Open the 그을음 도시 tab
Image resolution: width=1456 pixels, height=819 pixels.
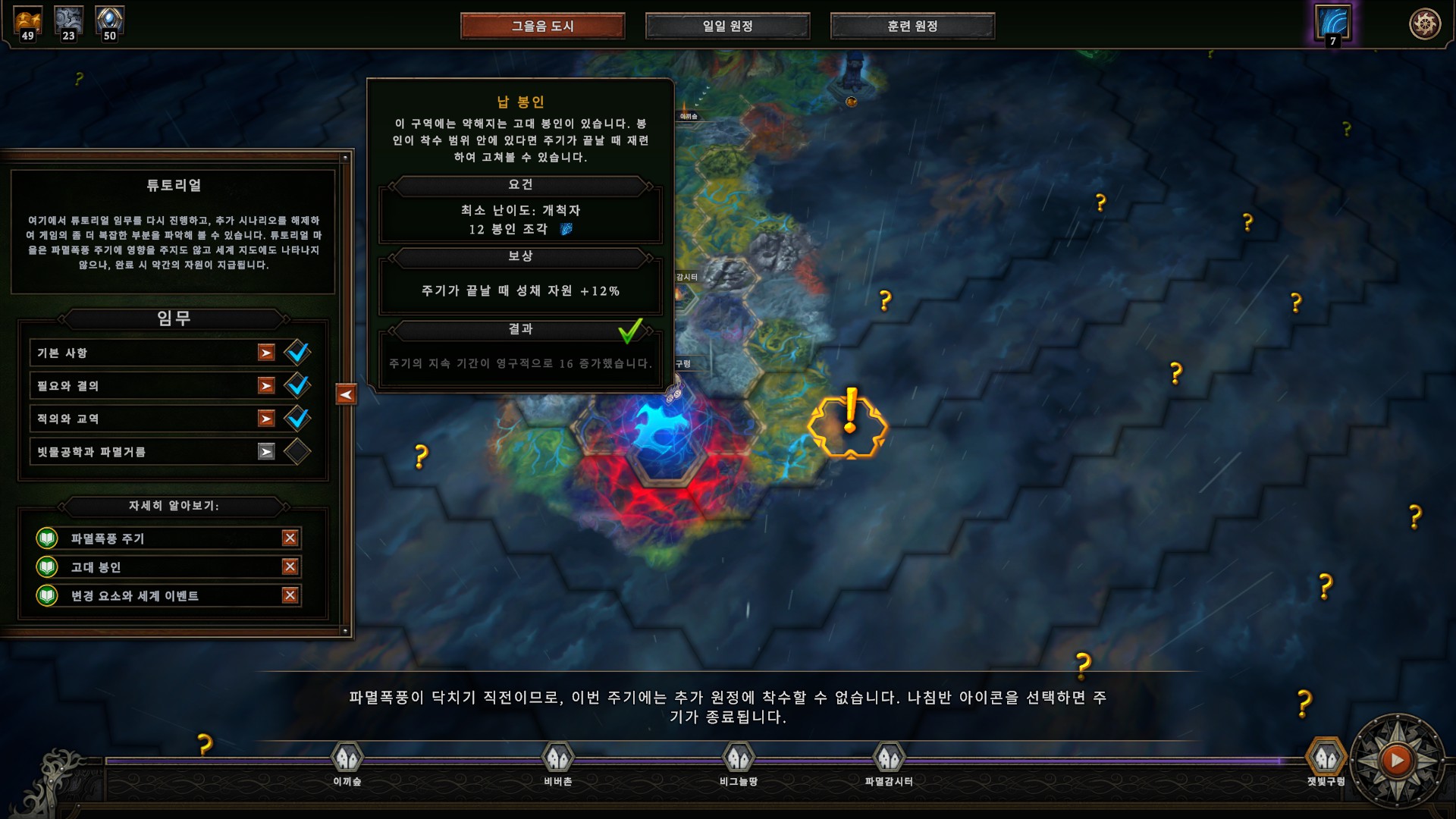coord(542,26)
